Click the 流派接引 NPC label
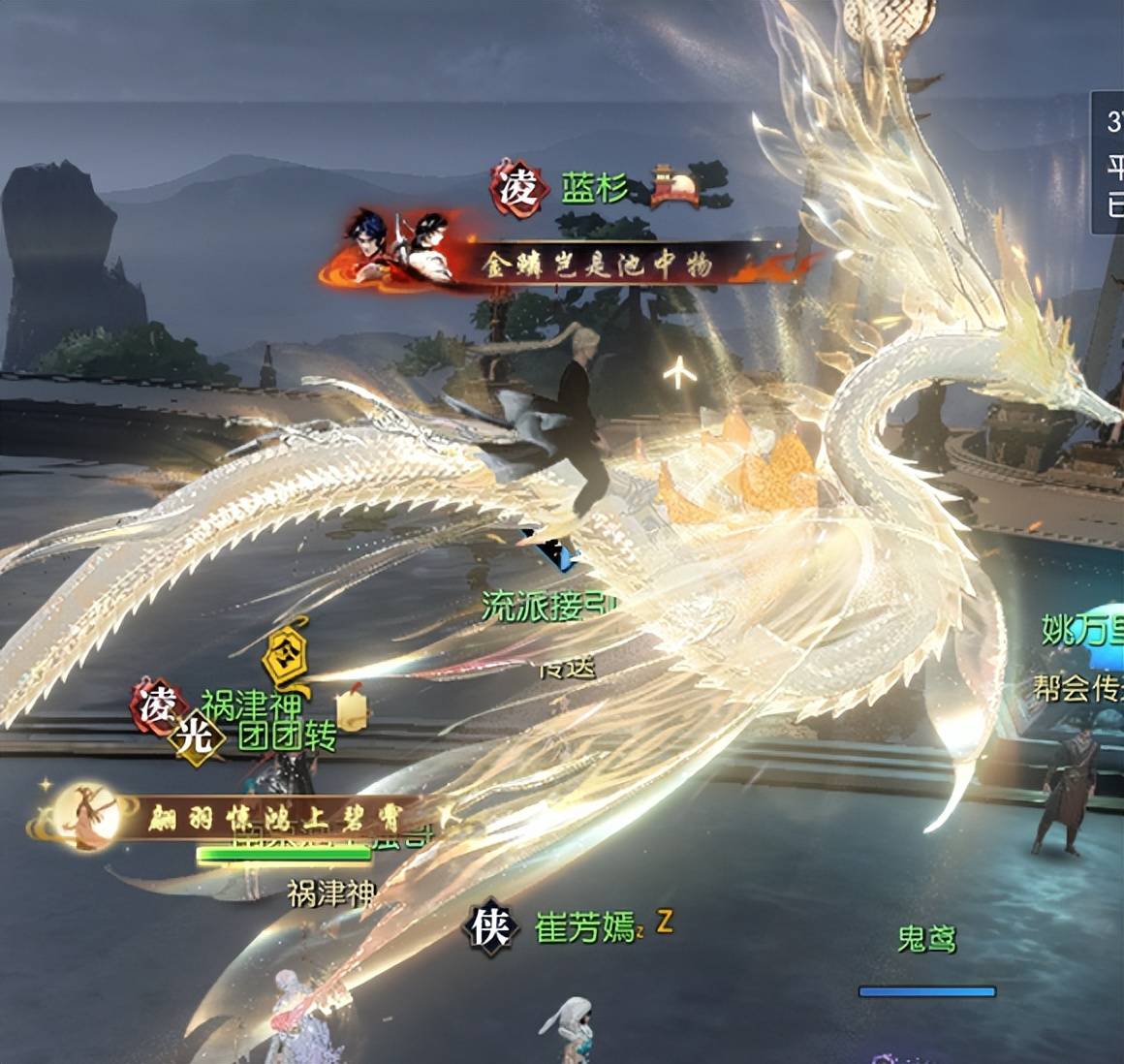Screen dimensions: 1124x1064 pyautogui.click(x=545, y=606)
